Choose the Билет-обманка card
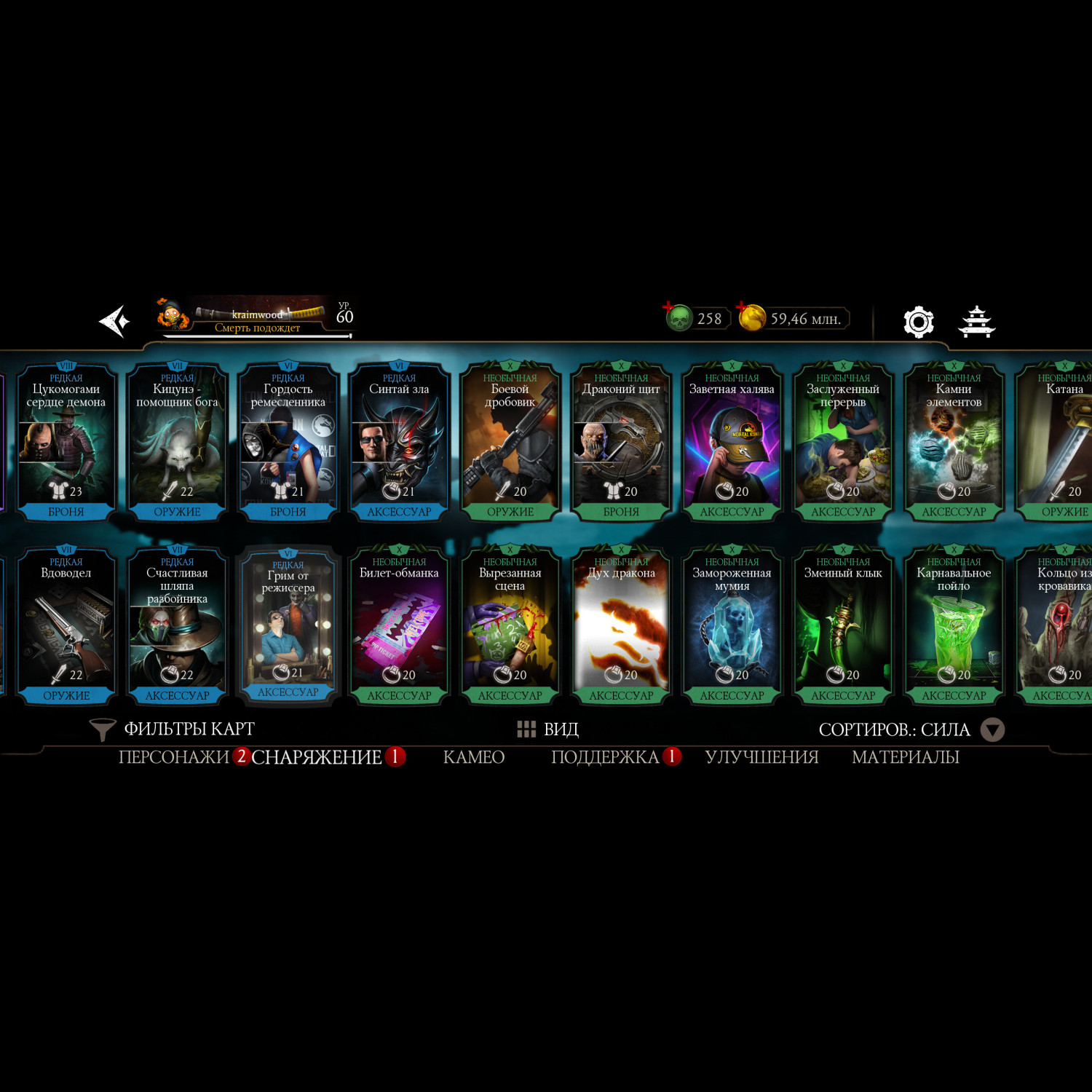The width and height of the screenshot is (1092, 1092). tap(399, 626)
